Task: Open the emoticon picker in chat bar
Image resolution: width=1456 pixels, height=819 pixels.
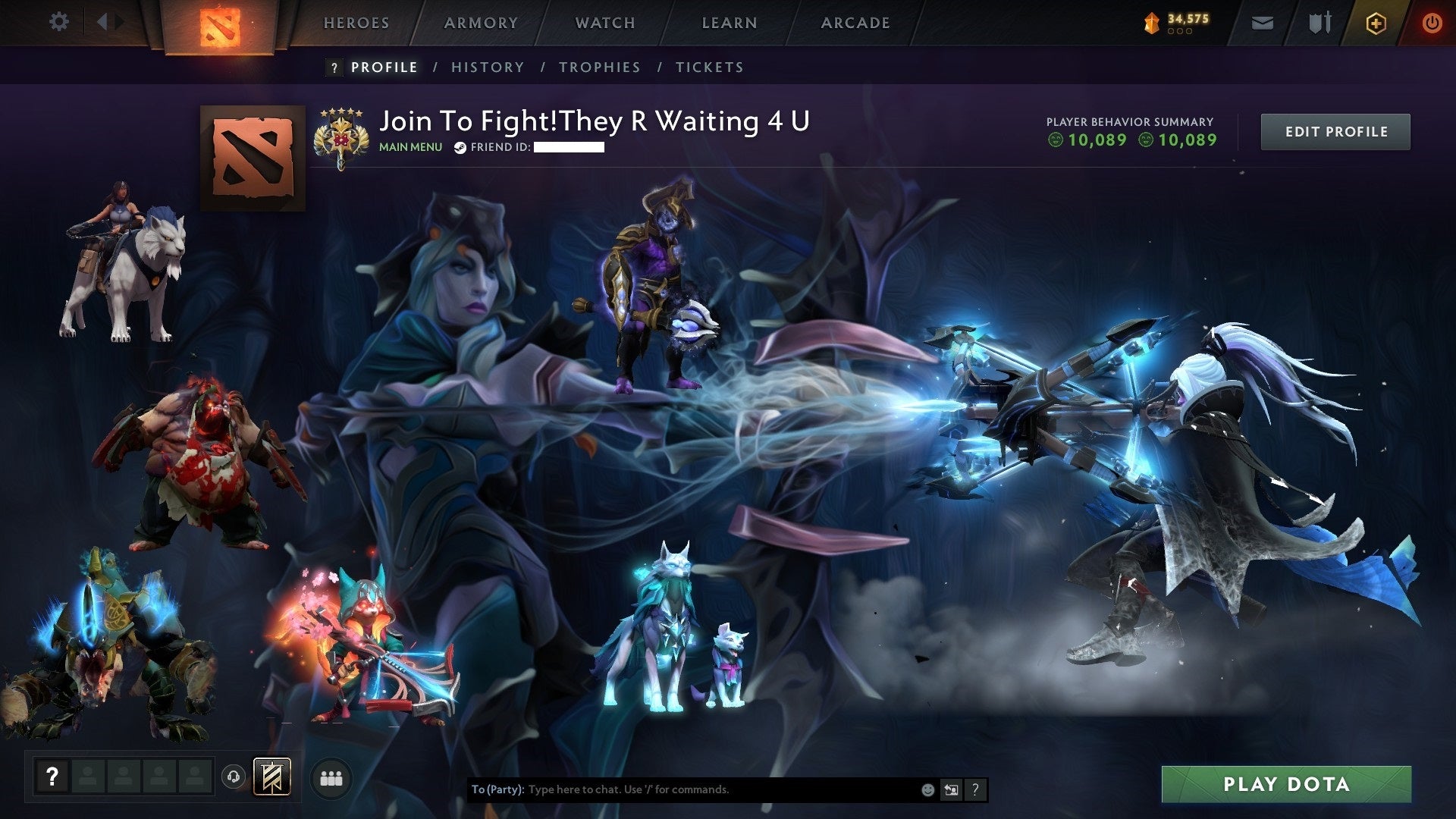Action: point(928,789)
